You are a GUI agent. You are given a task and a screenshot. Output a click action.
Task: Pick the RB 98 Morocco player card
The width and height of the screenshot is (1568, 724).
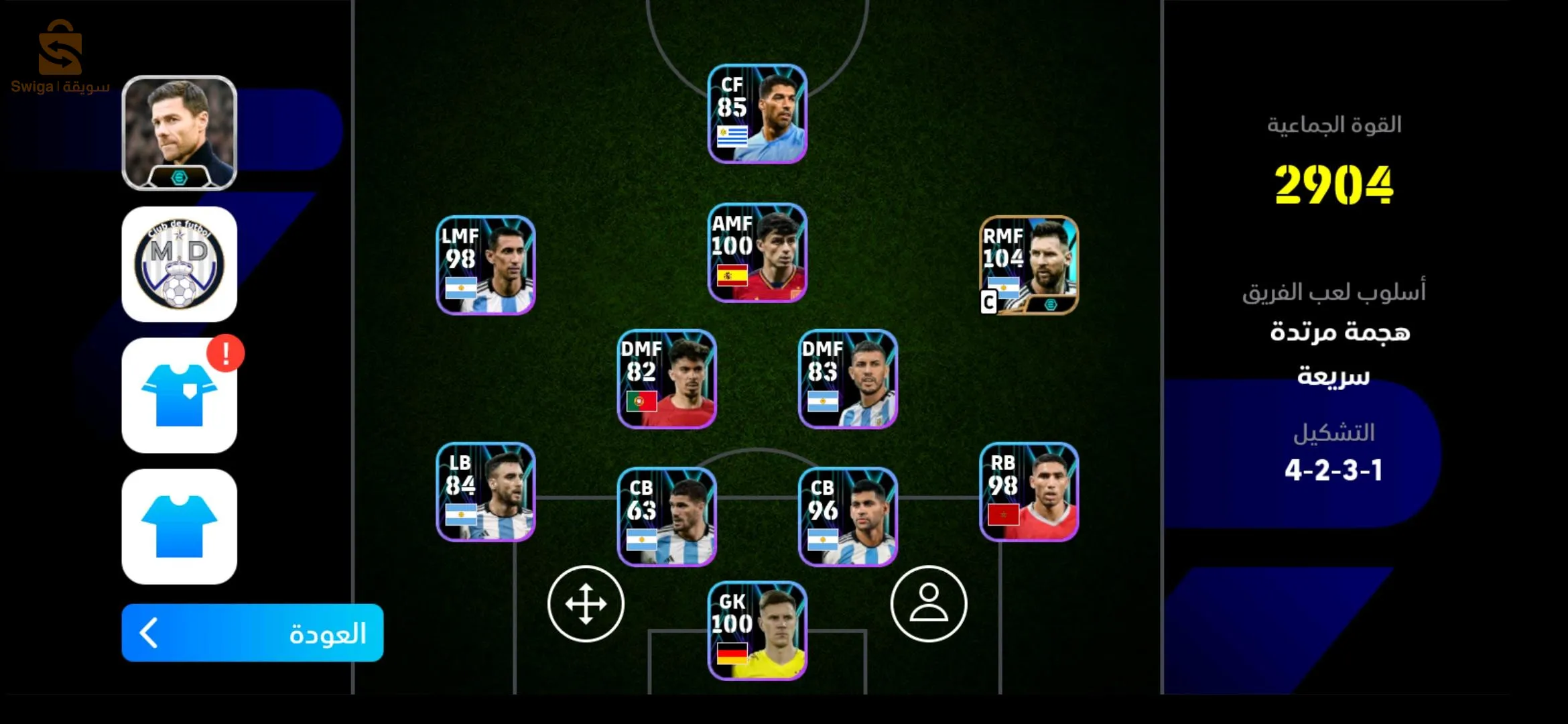(1029, 491)
